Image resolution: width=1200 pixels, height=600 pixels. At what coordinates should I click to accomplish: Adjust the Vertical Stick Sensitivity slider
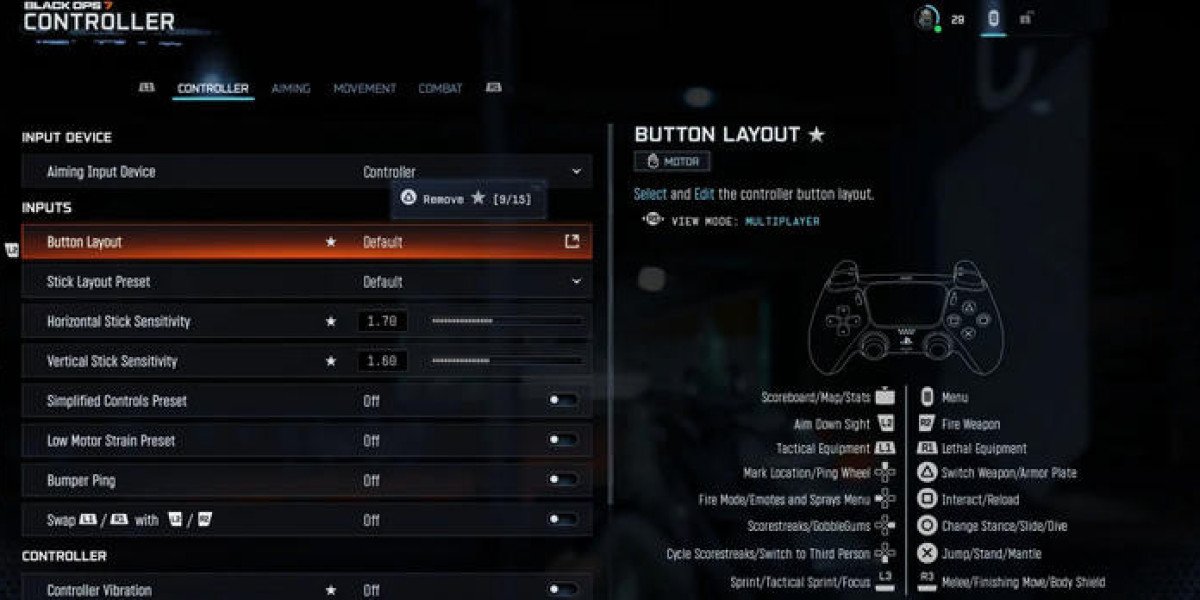pyautogui.click(x=506, y=361)
